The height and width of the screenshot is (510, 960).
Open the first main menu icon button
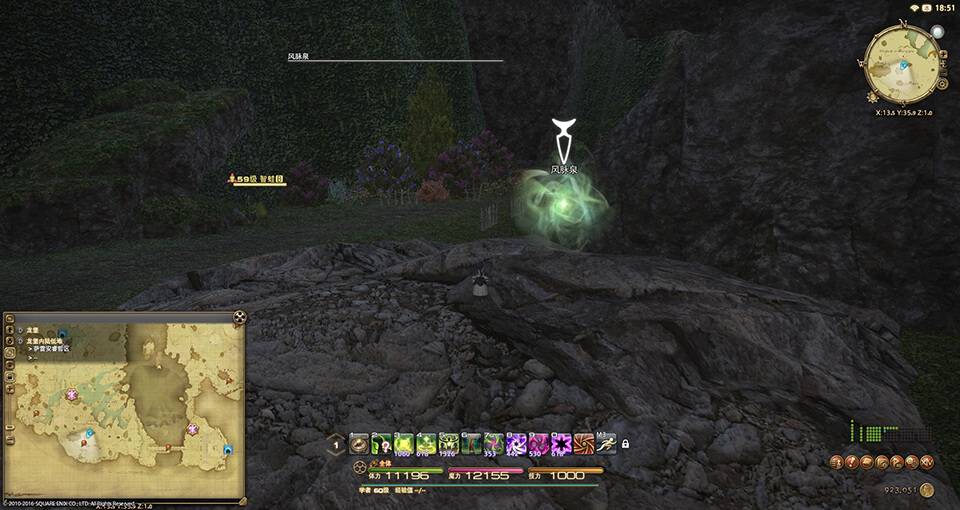(835, 461)
